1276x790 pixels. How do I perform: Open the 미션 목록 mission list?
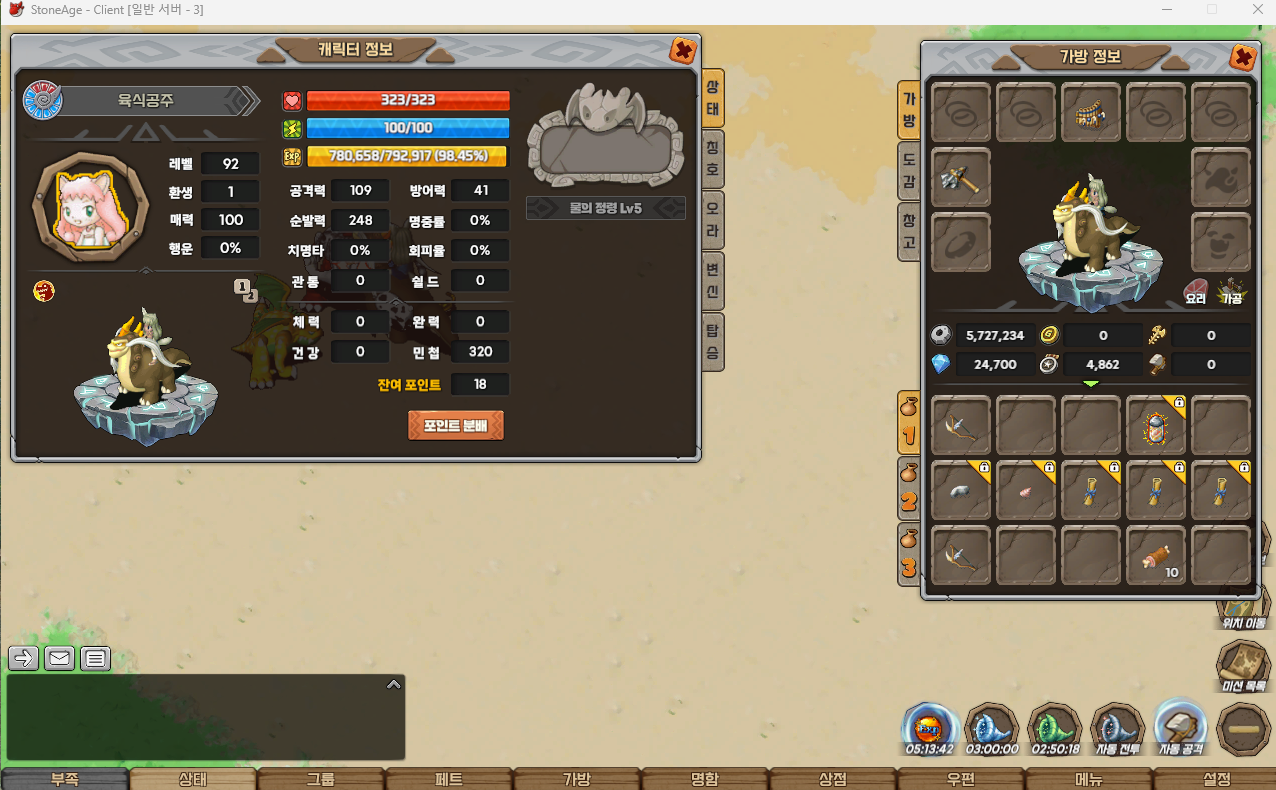click(x=1243, y=666)
